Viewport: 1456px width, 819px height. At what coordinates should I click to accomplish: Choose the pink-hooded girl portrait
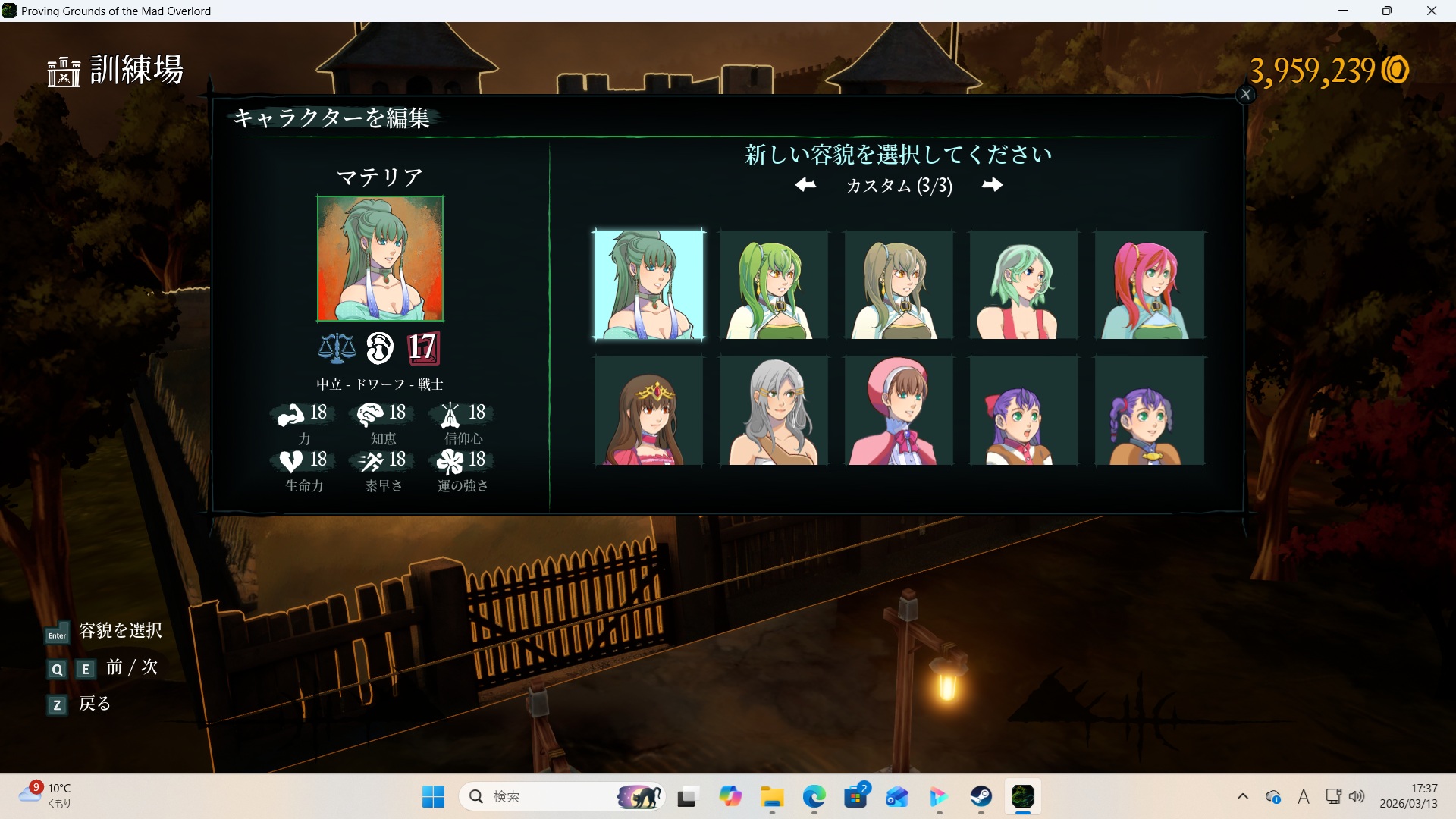tap(899, 410)
